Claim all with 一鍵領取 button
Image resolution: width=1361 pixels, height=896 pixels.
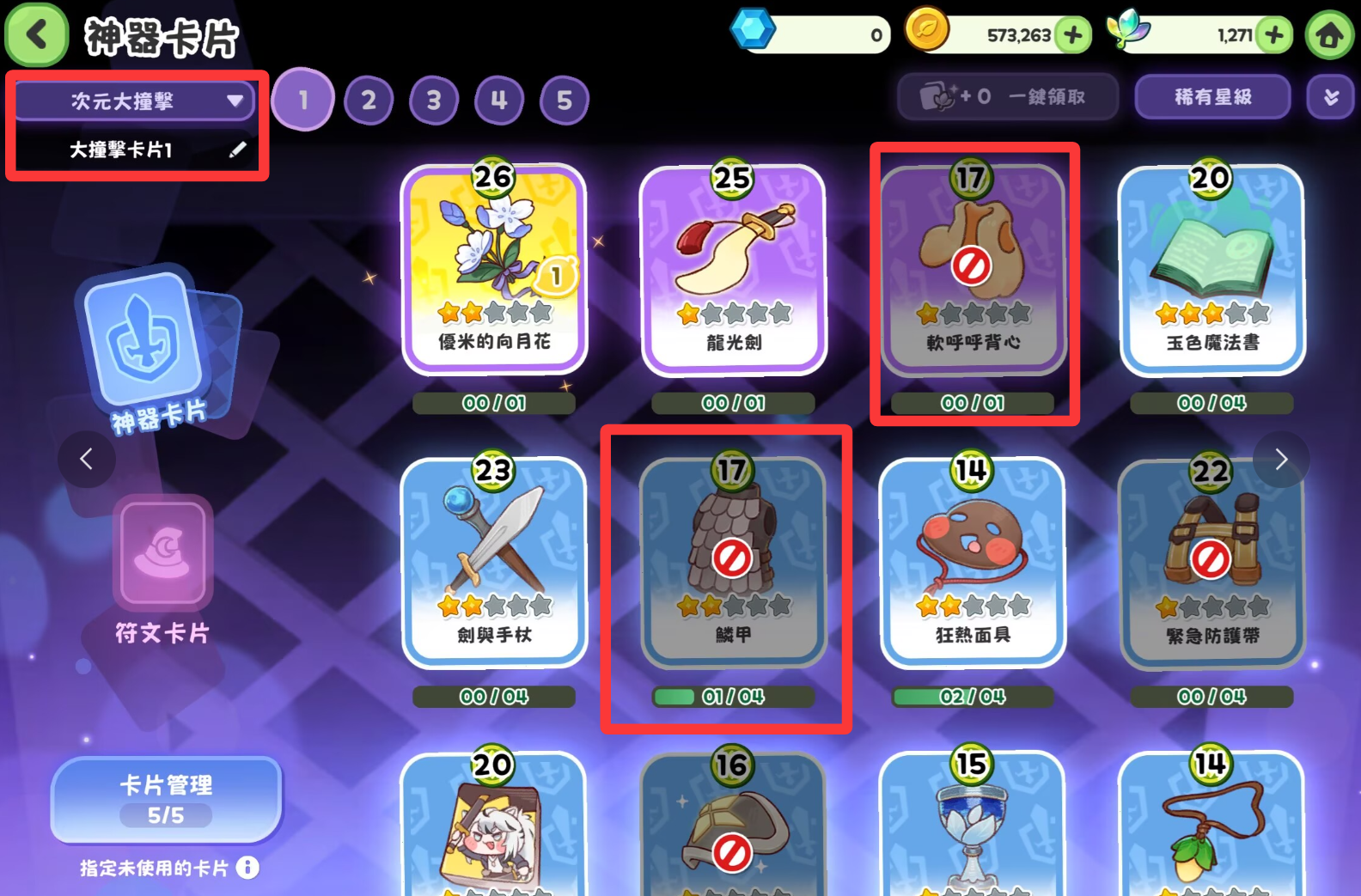pyautogui.click(x=1007, y=97)
